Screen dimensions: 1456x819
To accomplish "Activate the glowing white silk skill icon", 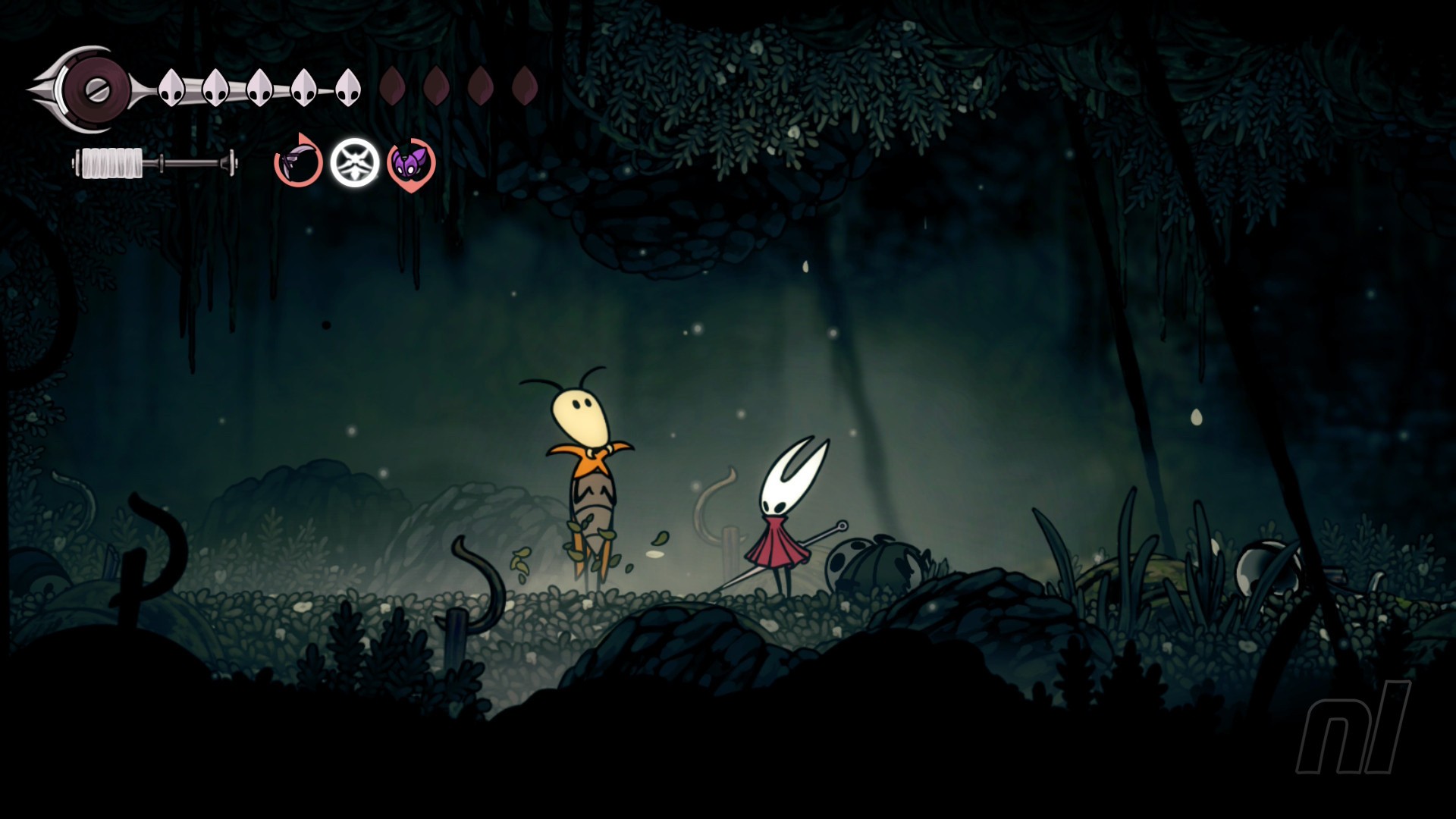I will (355, 162).
